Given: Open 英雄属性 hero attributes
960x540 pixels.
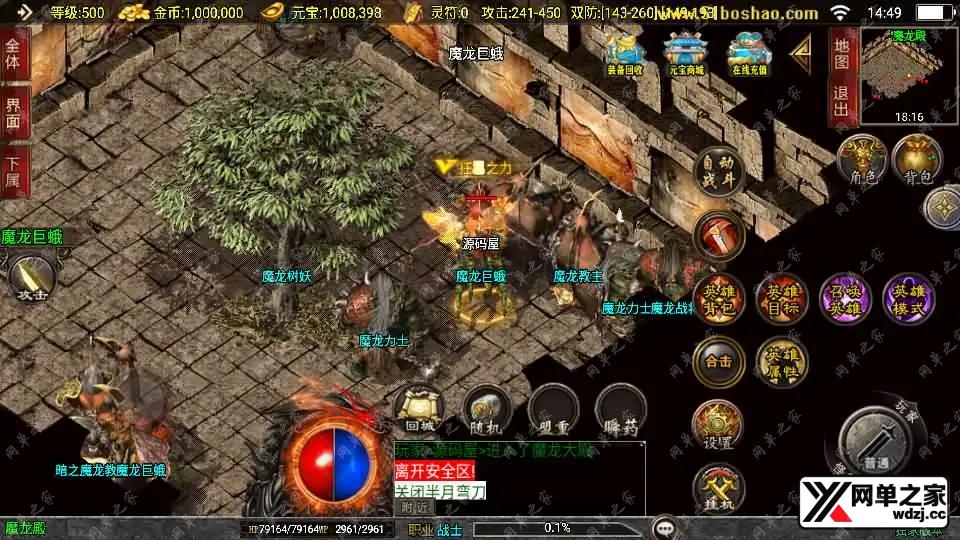Looking at the screenshot, I should 782,361.
